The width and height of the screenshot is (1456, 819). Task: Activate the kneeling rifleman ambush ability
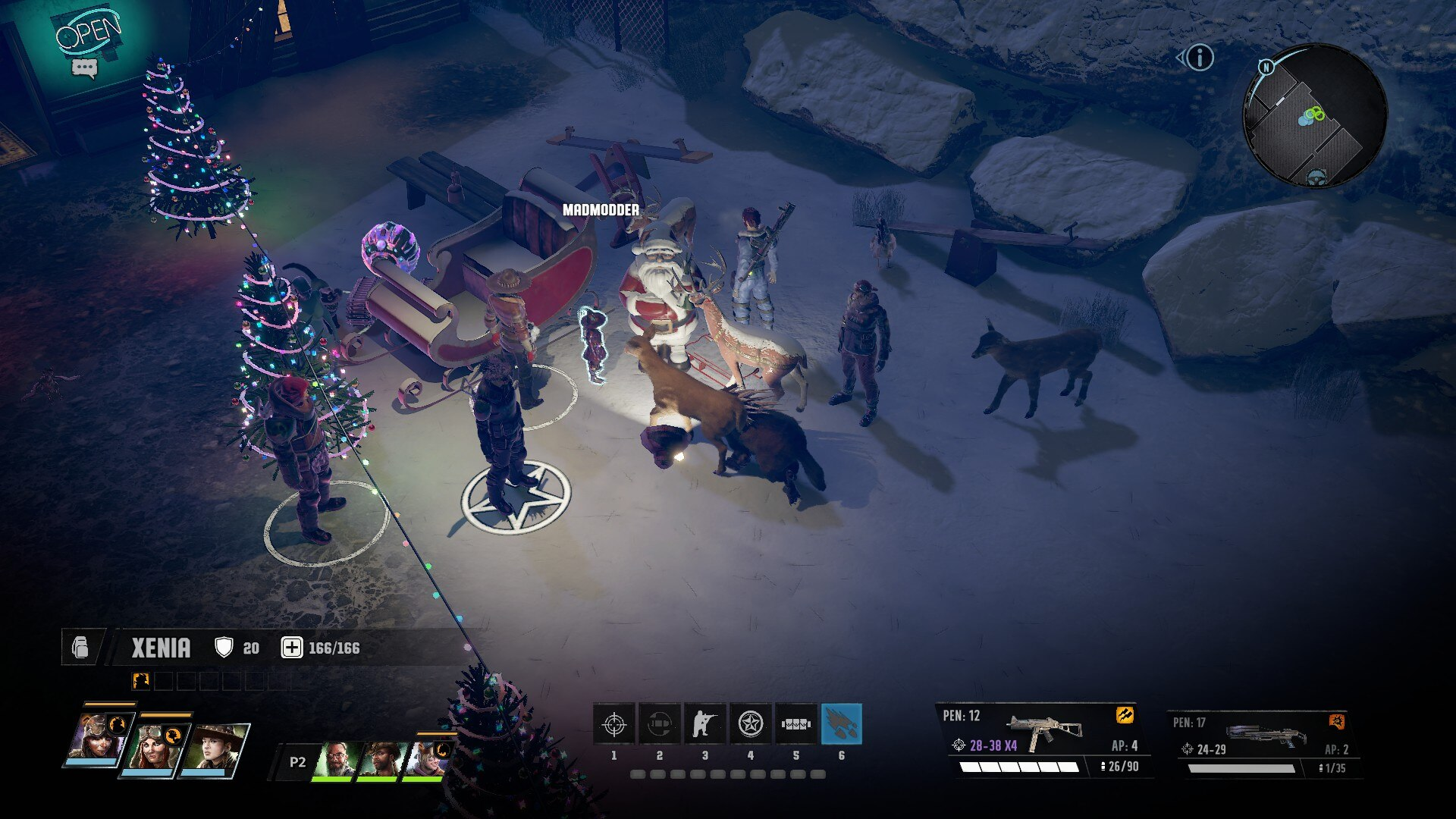tap(704, 724)
